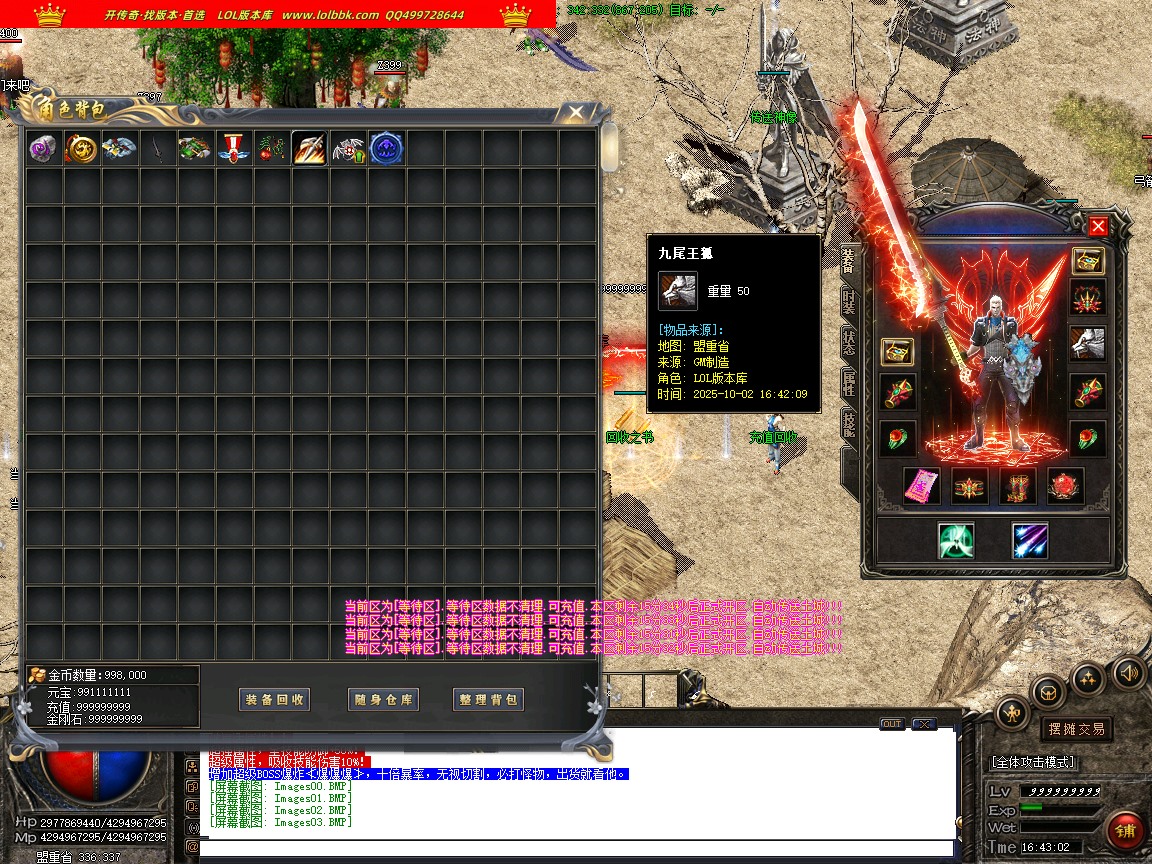Select the pink talisman equipment slot
Viewport: 1152px width, 864px height.
pyautogui.click(x=921, y=486)
